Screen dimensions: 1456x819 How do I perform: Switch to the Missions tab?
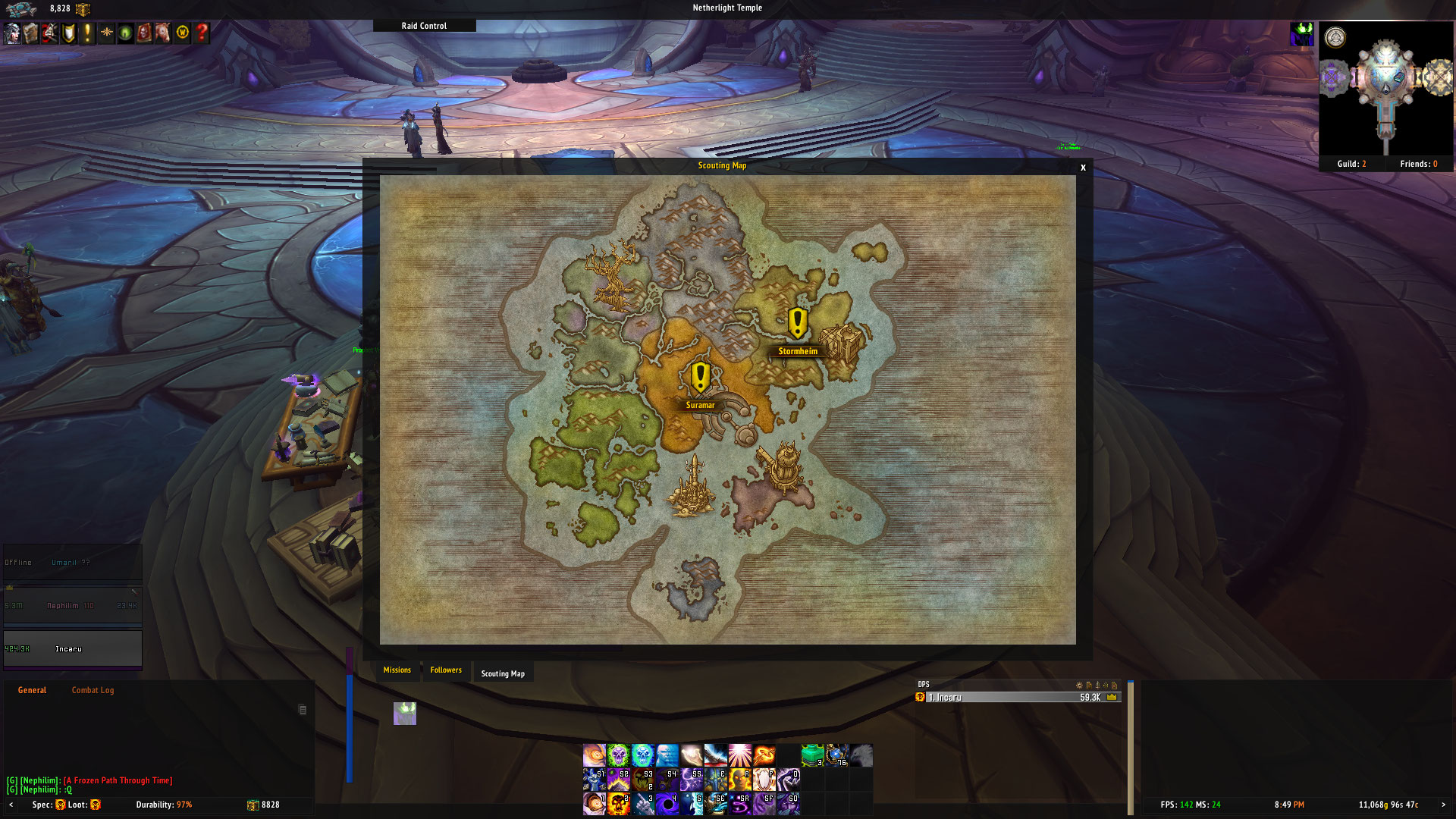397,670
